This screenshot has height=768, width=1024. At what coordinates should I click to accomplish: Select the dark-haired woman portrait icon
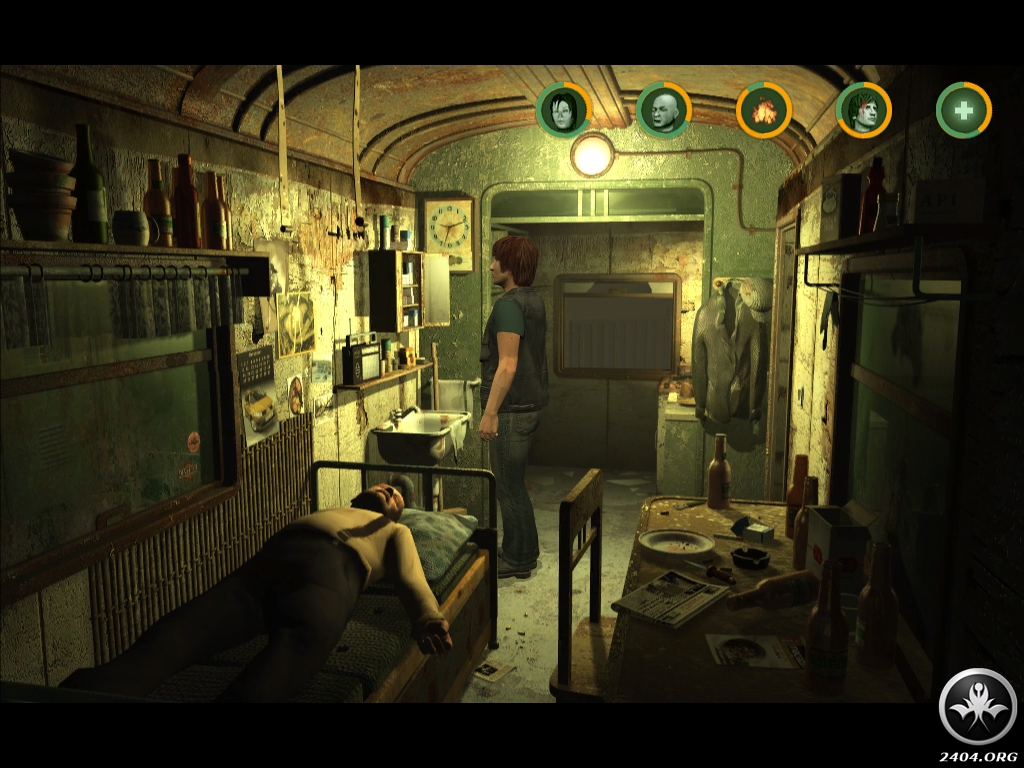564,110
